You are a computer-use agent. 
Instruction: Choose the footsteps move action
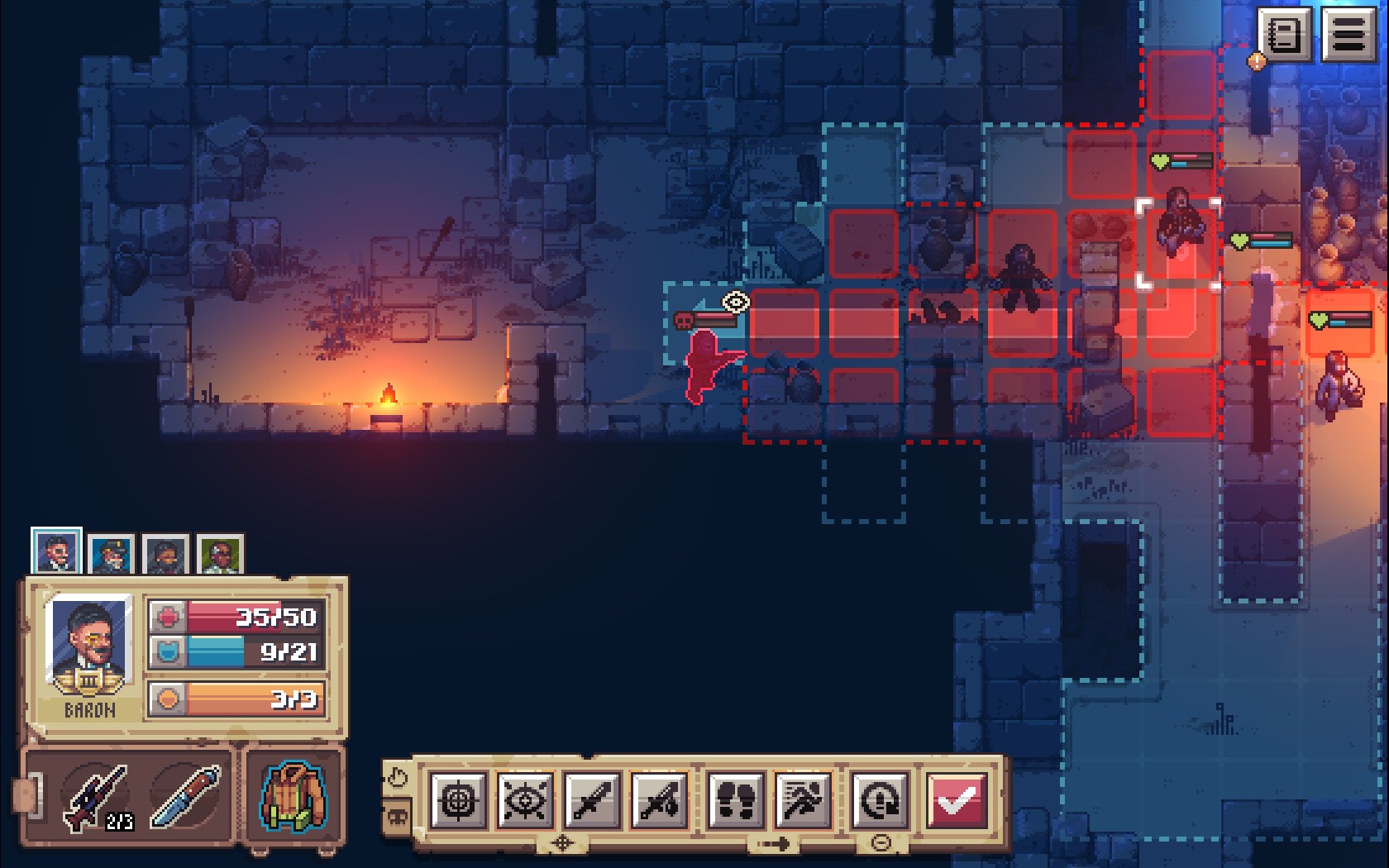point(735,800)
